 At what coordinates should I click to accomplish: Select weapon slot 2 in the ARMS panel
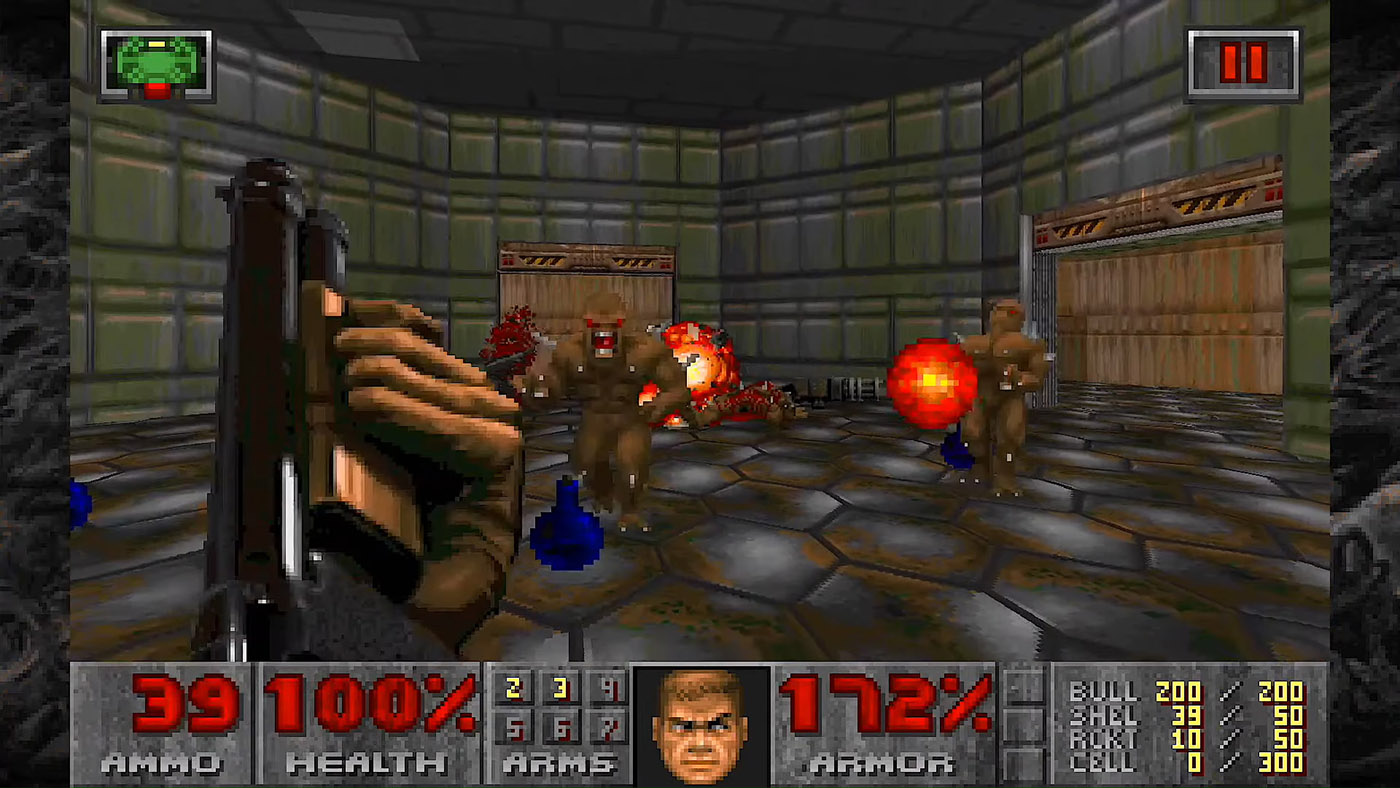[x=516, y=688]
